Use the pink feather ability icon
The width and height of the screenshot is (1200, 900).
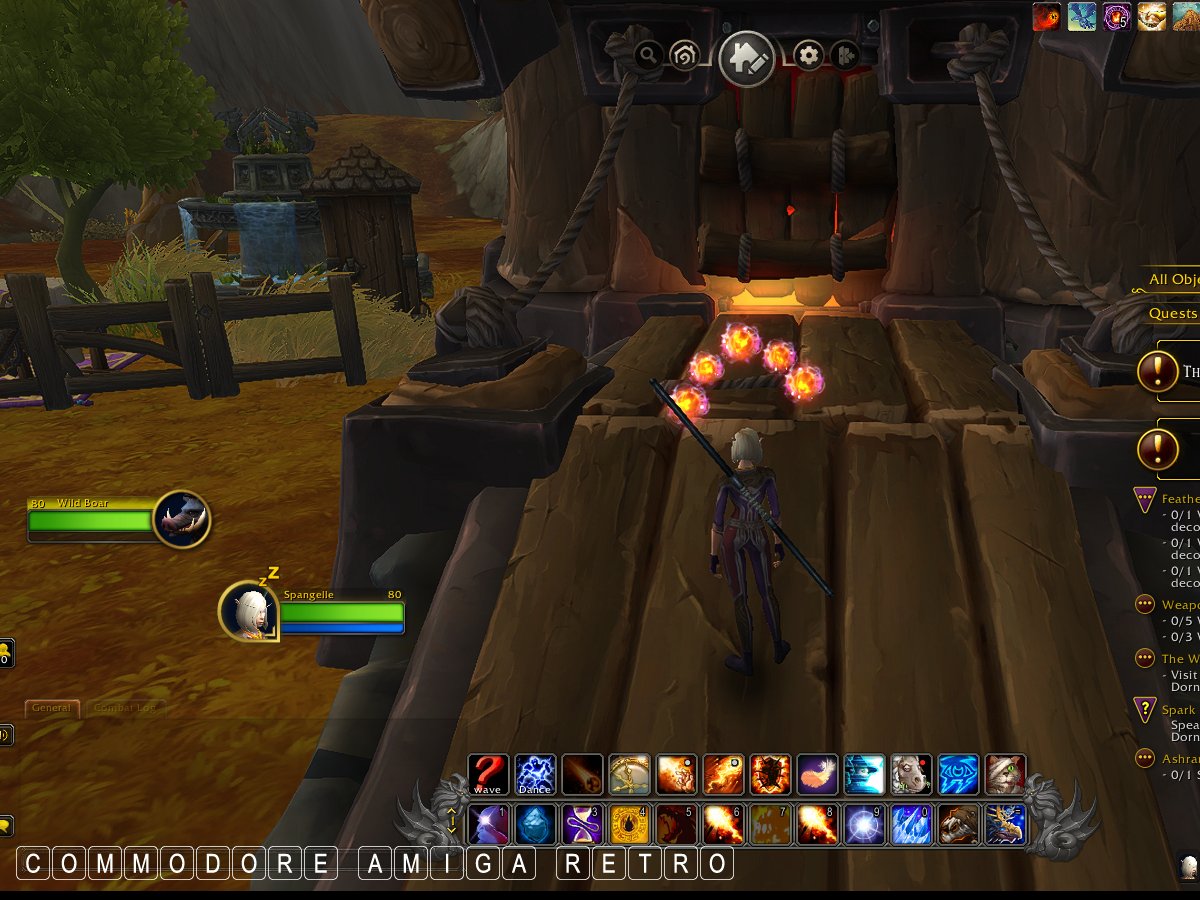coord(818,774)
